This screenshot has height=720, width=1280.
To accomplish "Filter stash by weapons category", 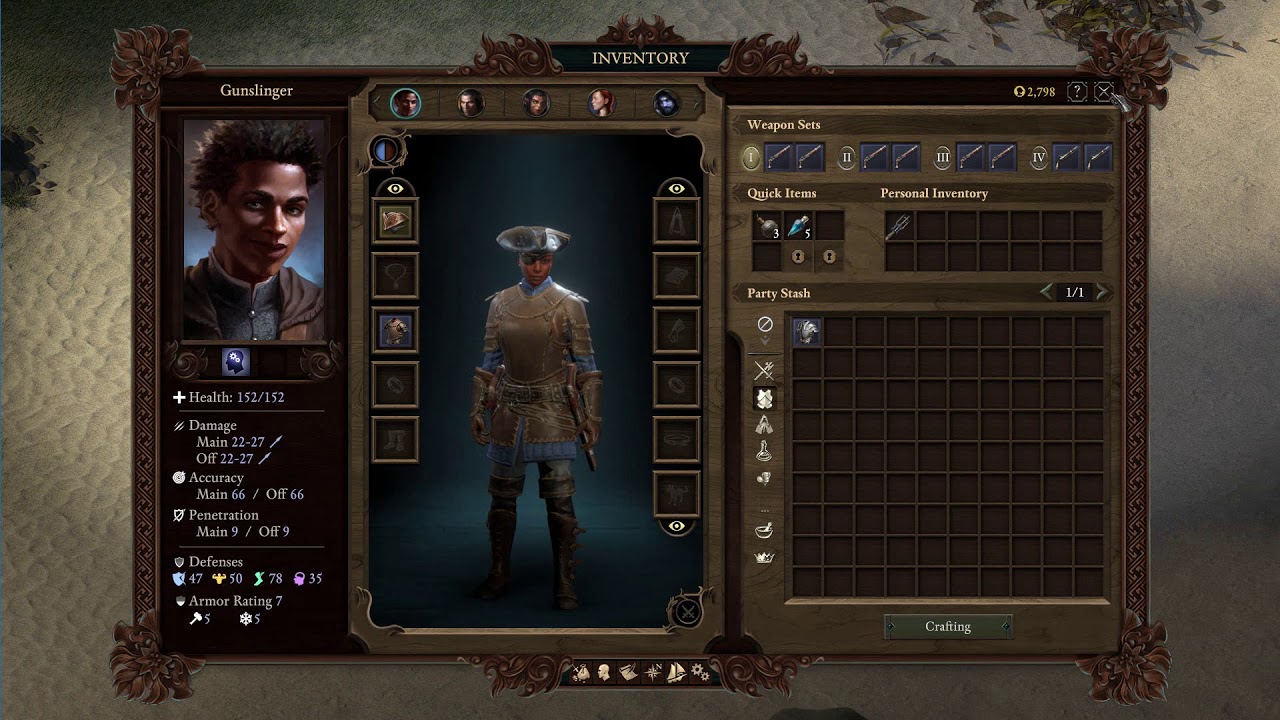I will [x=765, y=370].
